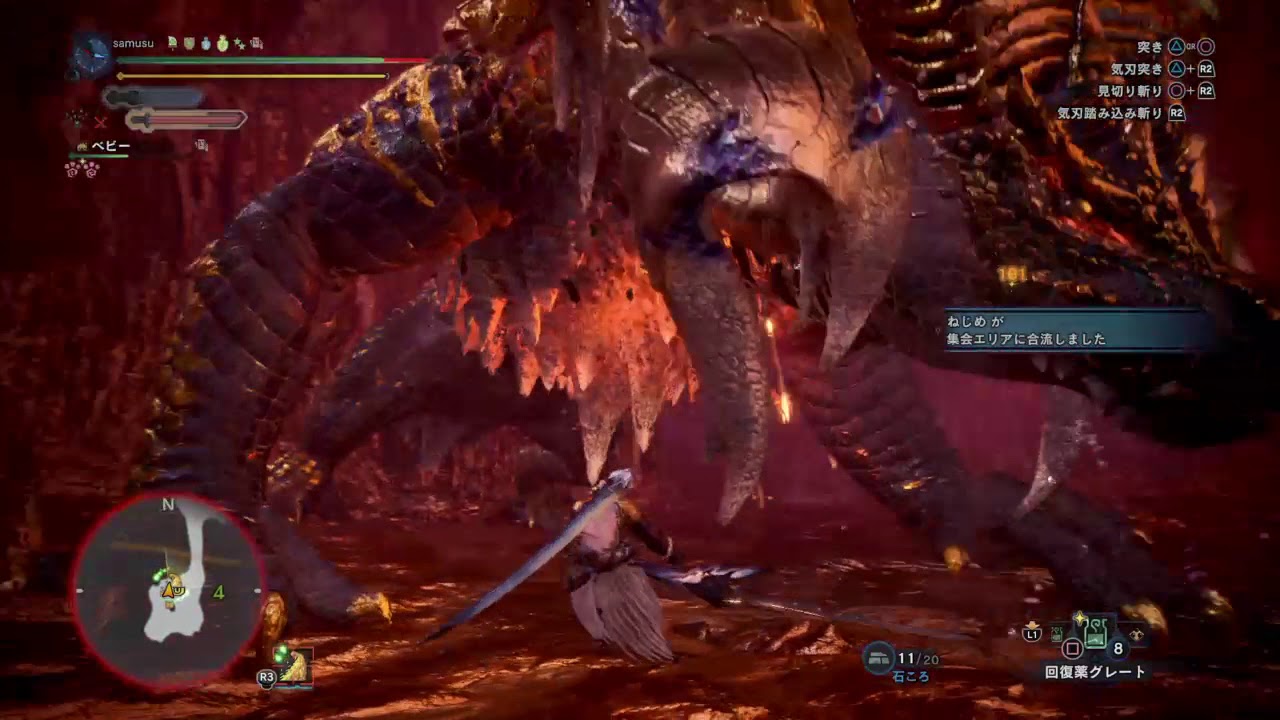This screenshot has height=720, width=1280.
Task: Click the green potion flask buff icon
Action: click(x=223, y=43)
